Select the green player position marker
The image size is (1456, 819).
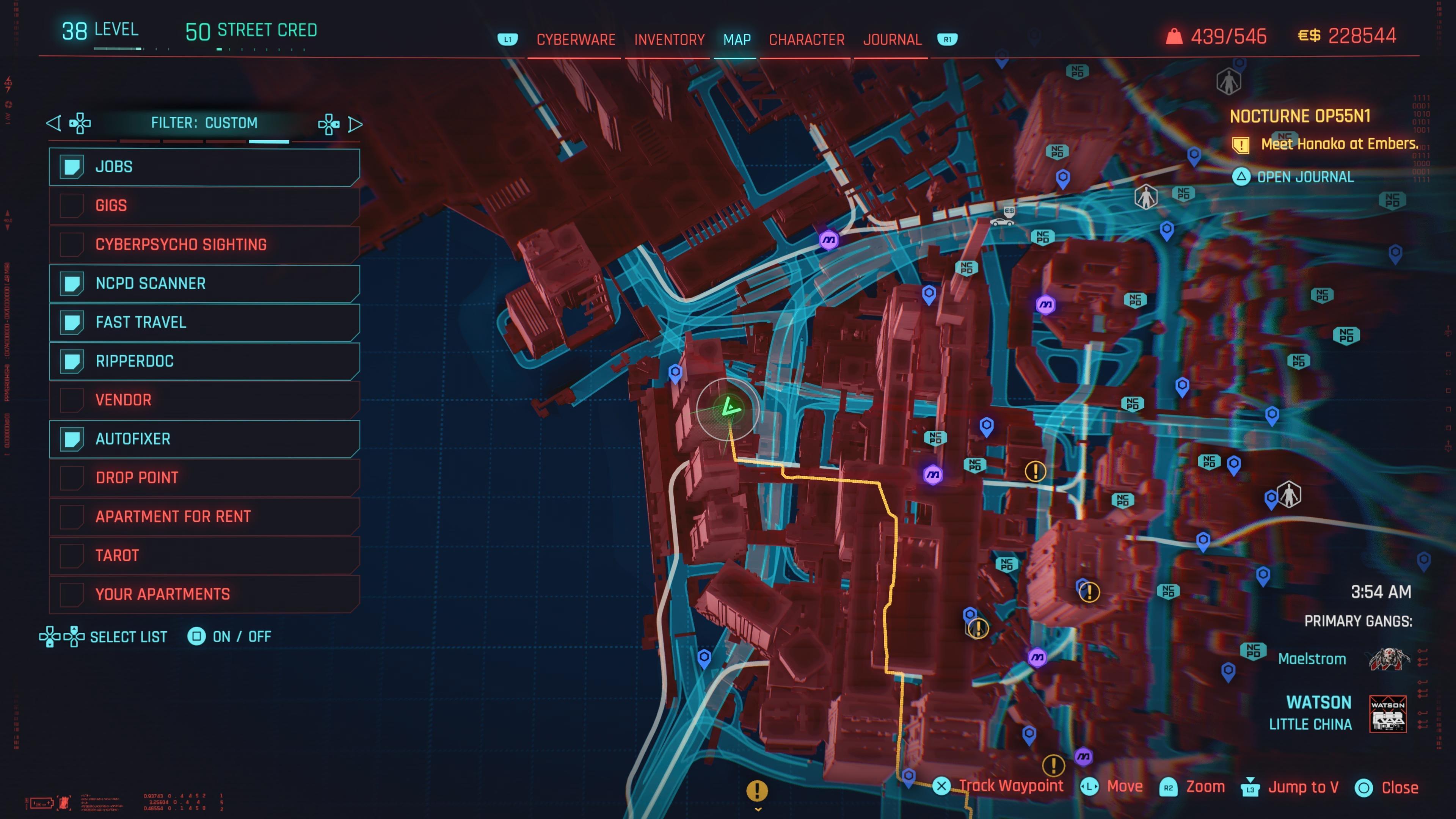click(x=729, y=408)
